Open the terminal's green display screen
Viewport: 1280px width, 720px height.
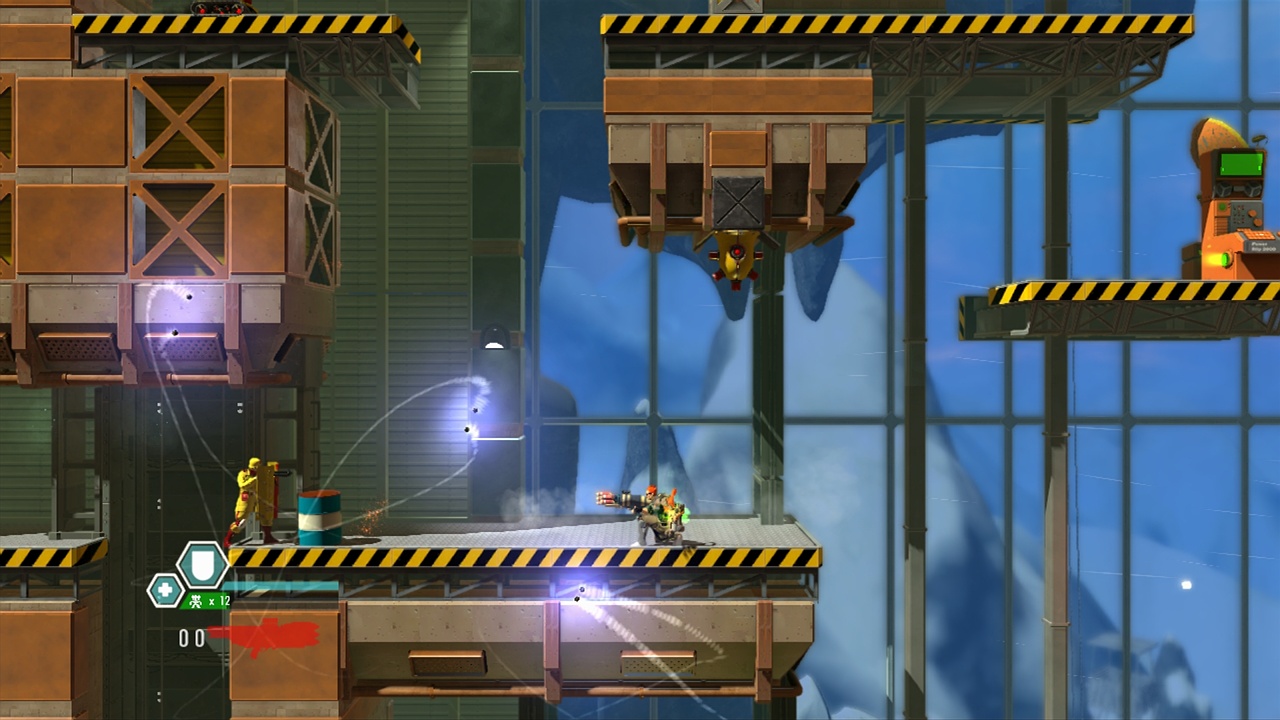1239,163
